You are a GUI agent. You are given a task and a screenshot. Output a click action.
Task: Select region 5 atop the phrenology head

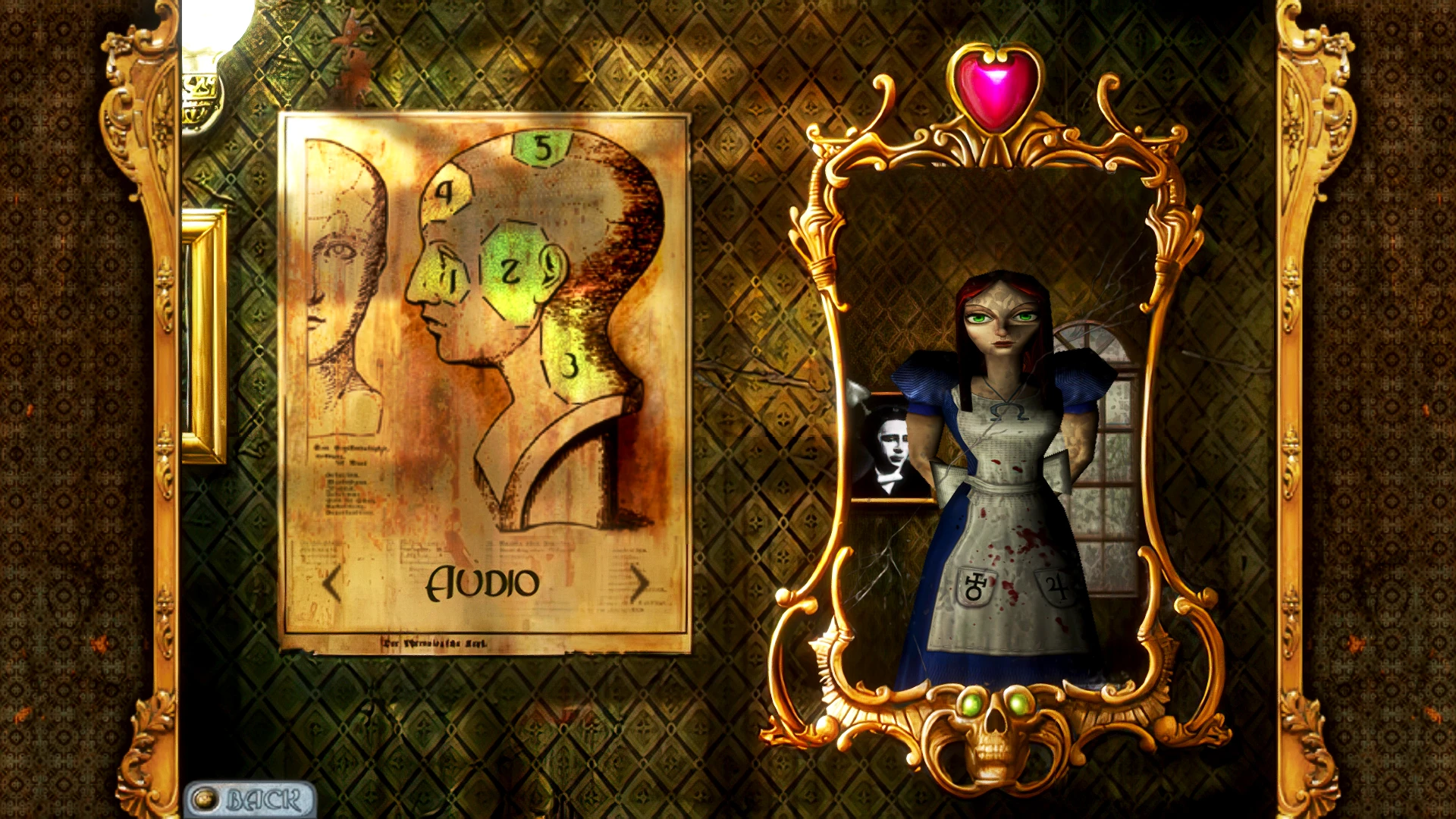(x=543, y=148)
